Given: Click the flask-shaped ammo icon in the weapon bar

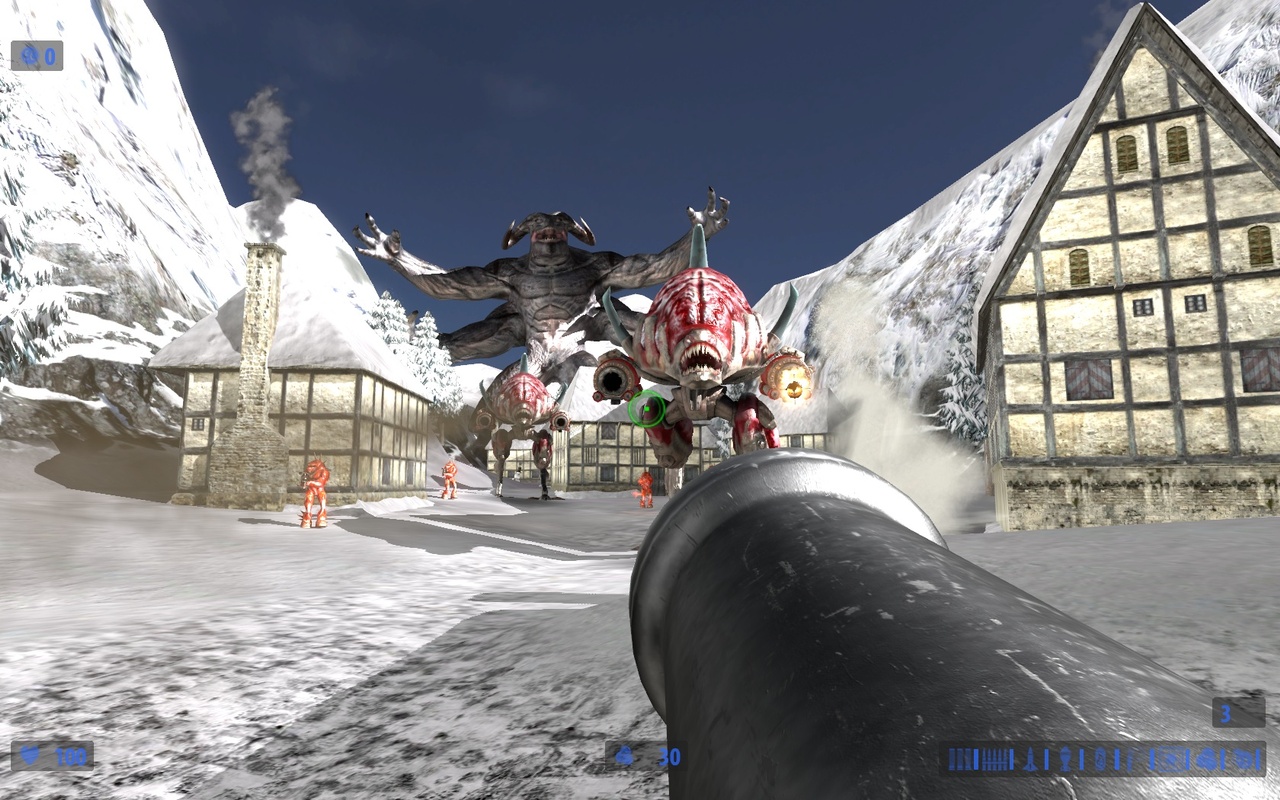Looking at the screenshot, I should (x=1065, y=759).
